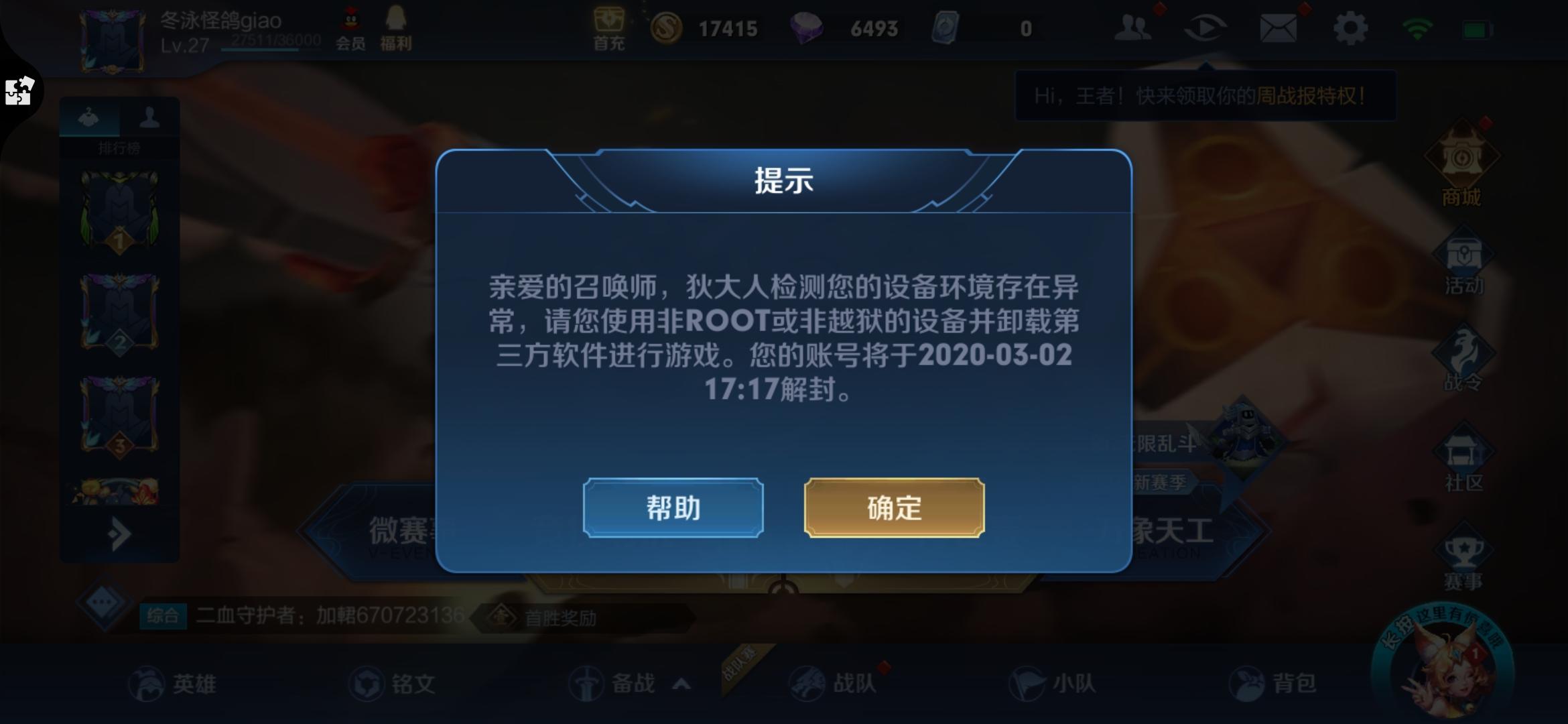1568x724 pixels.
Task: Expand the ranking list with the arrow
Action: tap(119, 533)
